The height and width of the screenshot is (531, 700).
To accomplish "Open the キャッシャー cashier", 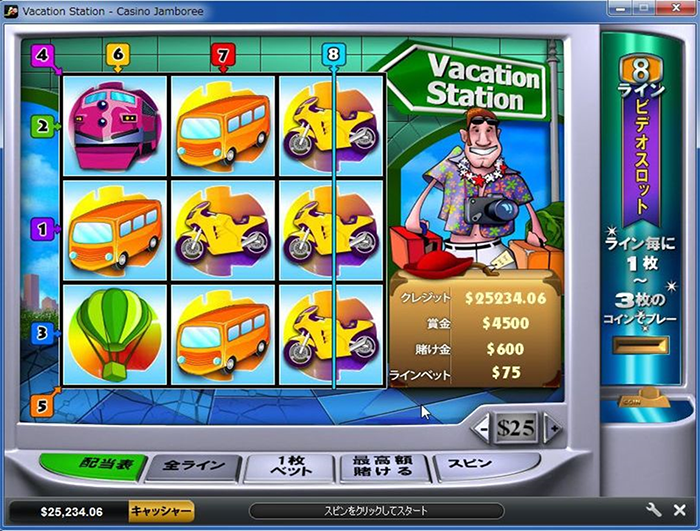I will [160, 511].
